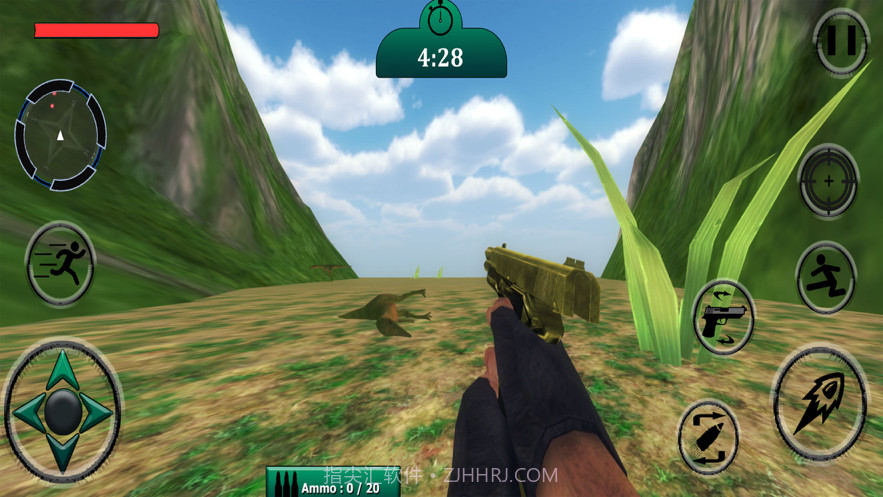Click the circular radar minimap

[60, 134]
